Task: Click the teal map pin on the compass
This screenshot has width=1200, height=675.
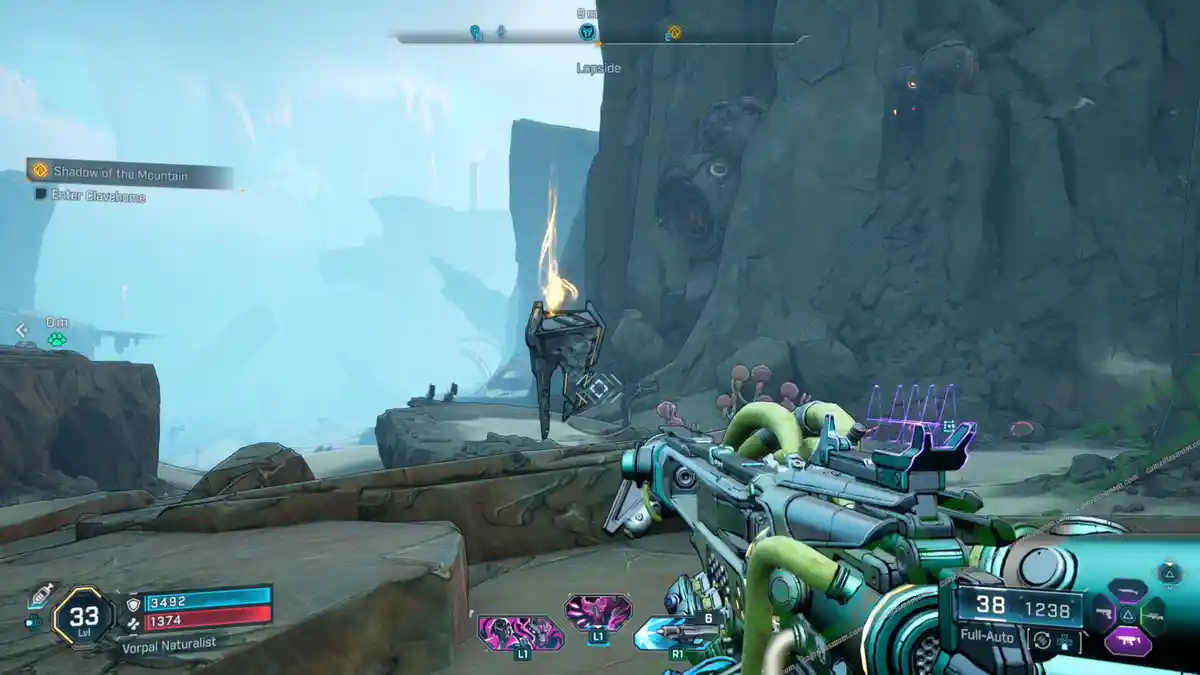Action: click(x=476, y=32)
